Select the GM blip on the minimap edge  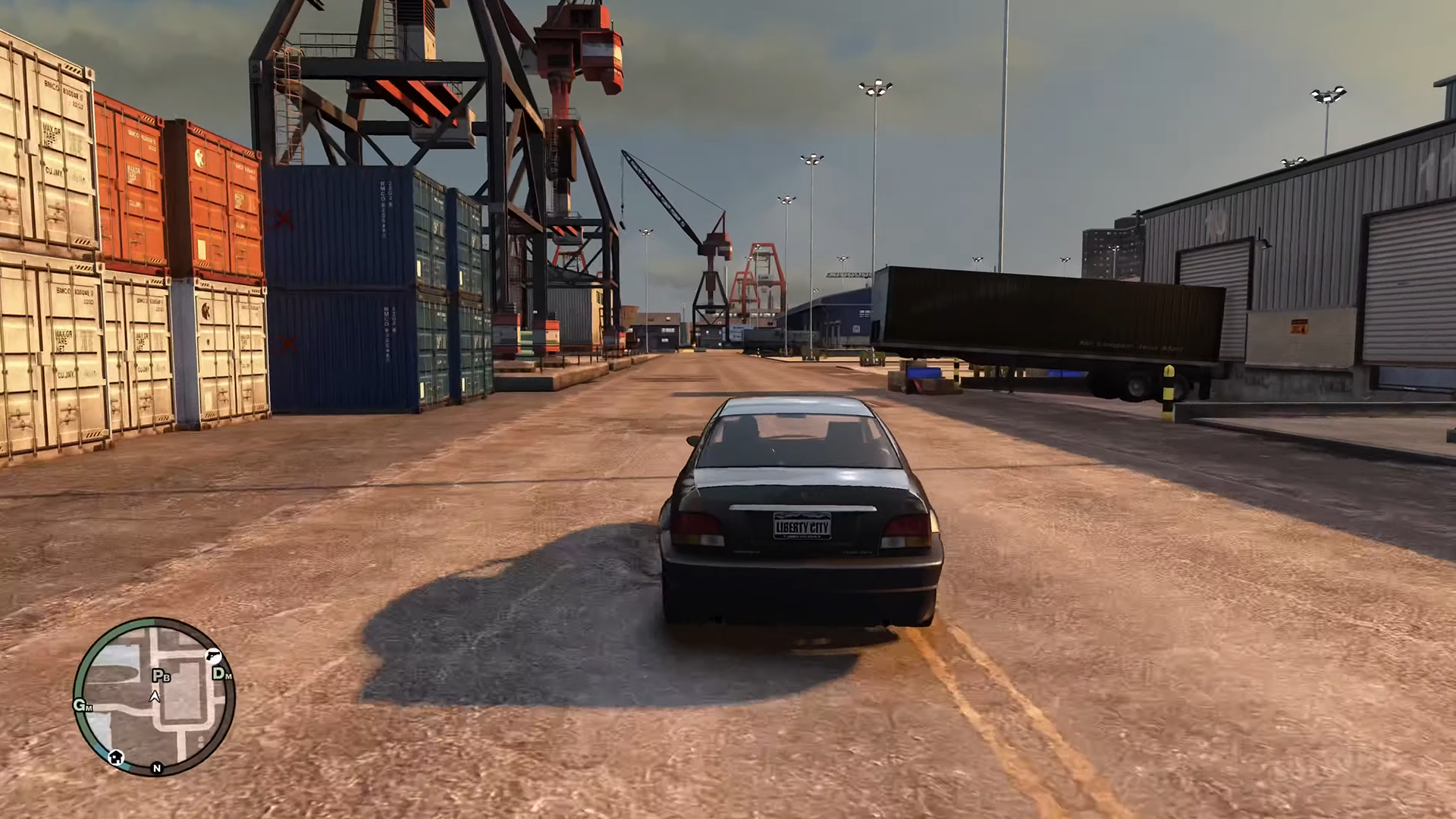click(x=83, y=705)
